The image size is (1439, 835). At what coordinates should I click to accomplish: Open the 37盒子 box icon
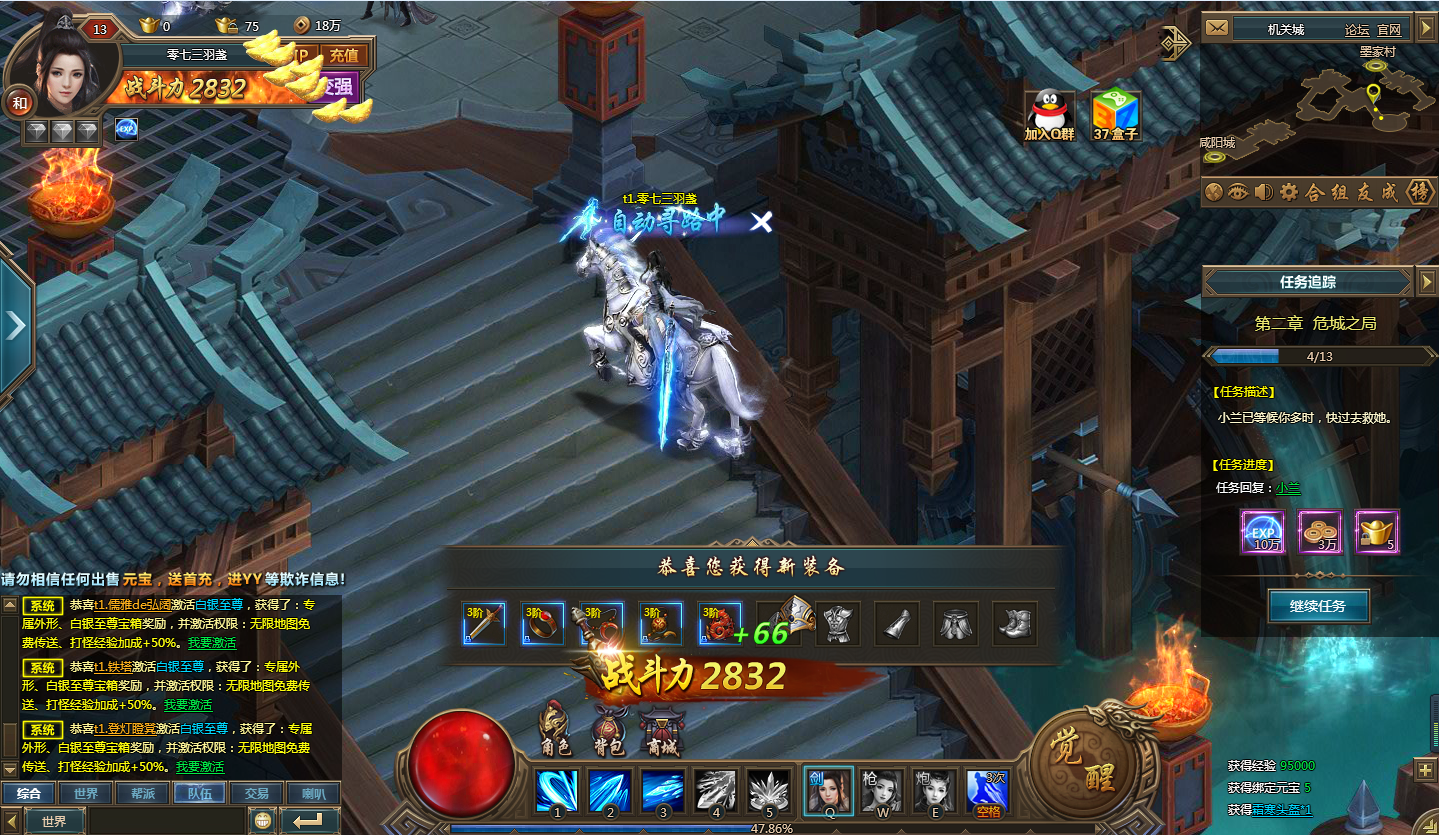1115,113
